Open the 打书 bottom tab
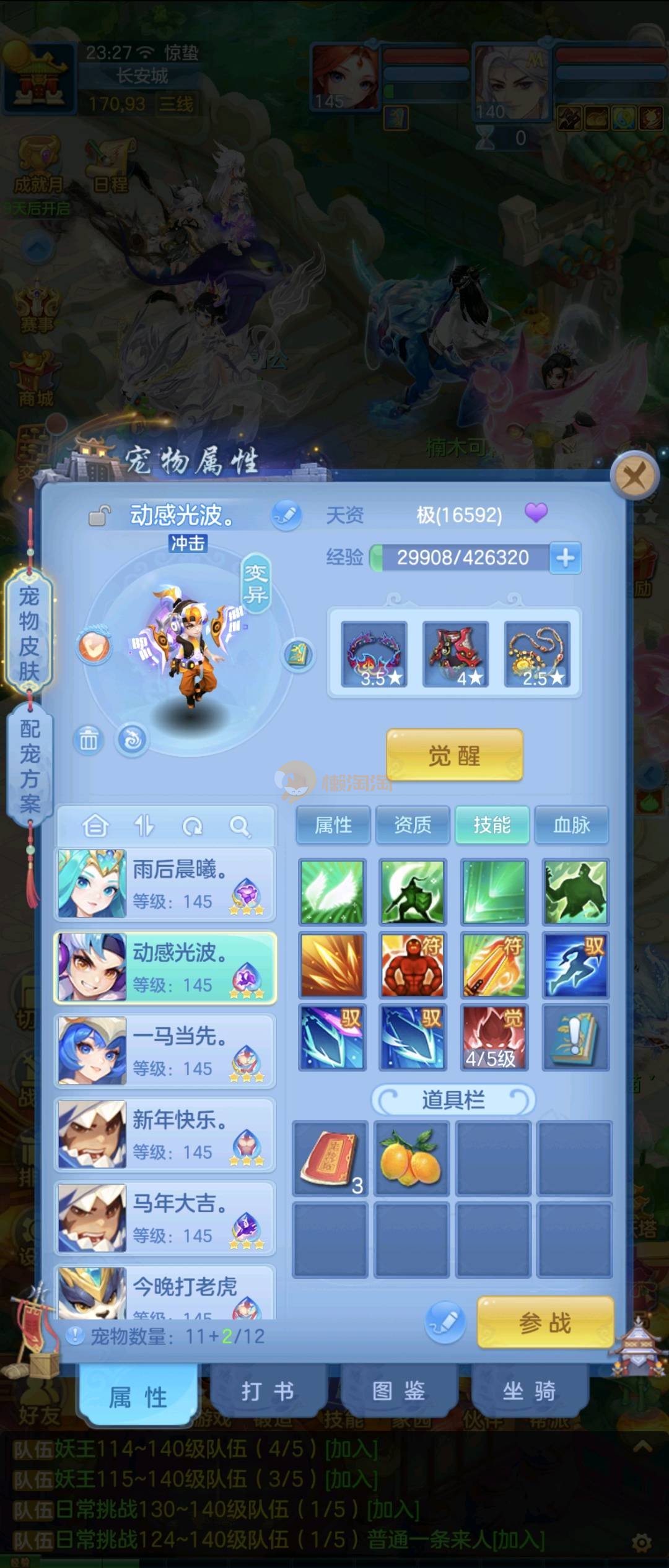This screenshot has width=669, height=1568. [x=268, y=1391]
